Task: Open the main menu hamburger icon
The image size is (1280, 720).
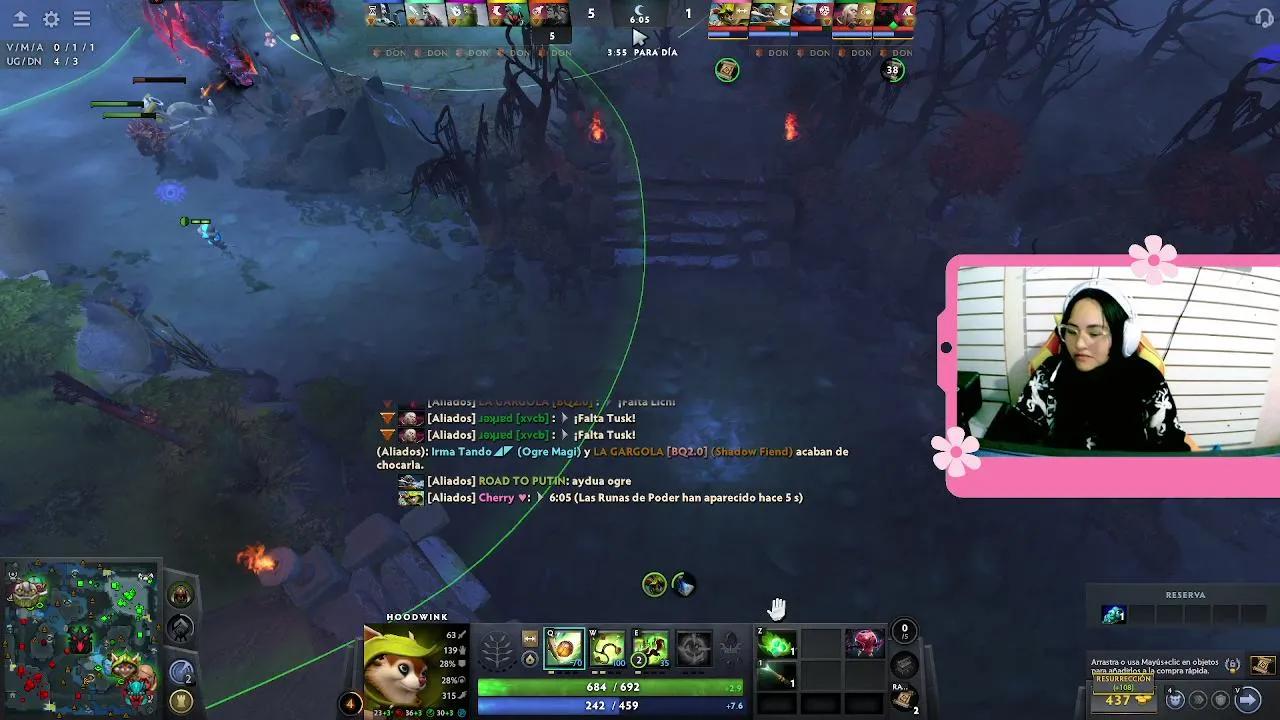Action: (x=83, y=18)
